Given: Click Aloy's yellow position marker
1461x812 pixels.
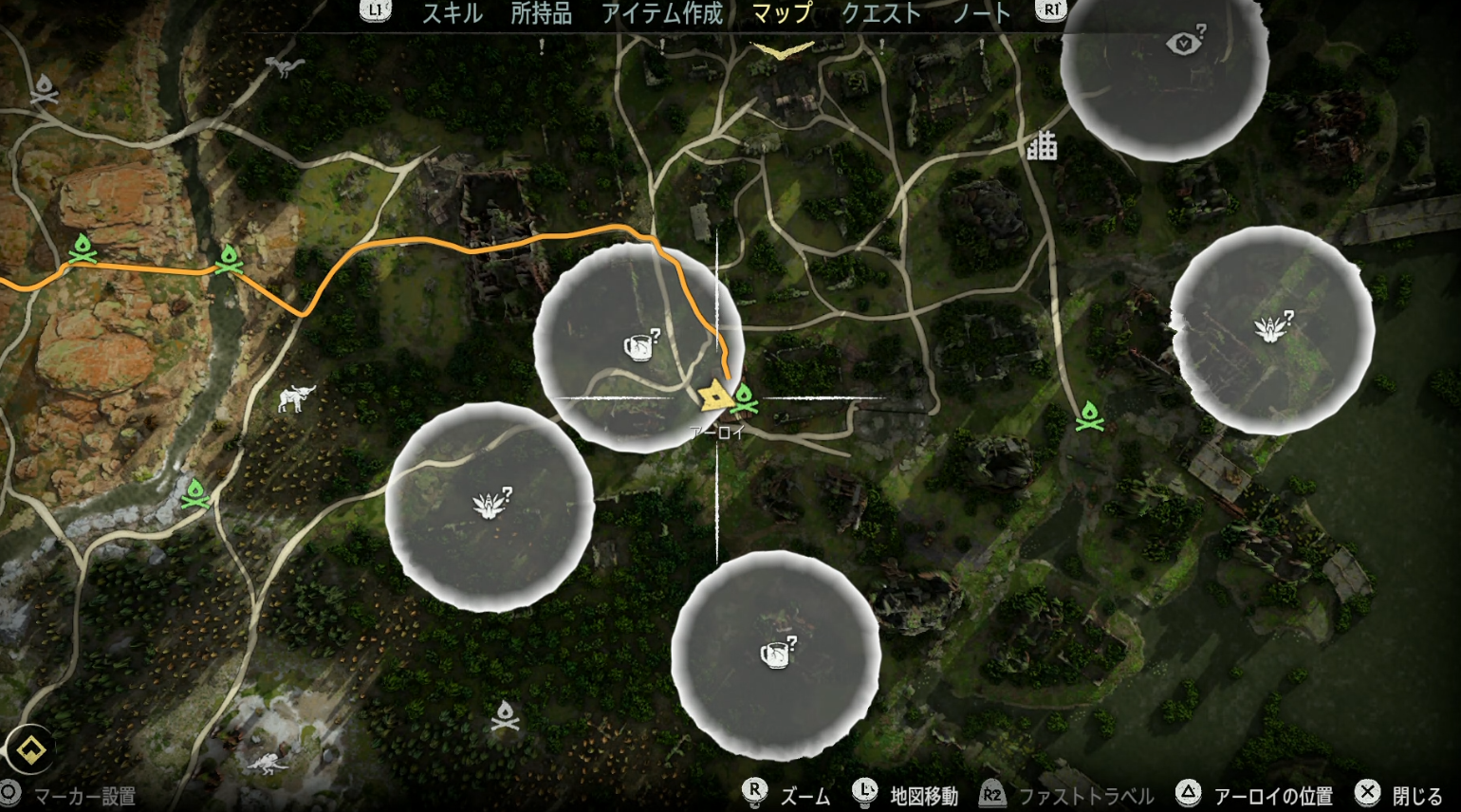Looking at the screenshot, I should 713,395.
